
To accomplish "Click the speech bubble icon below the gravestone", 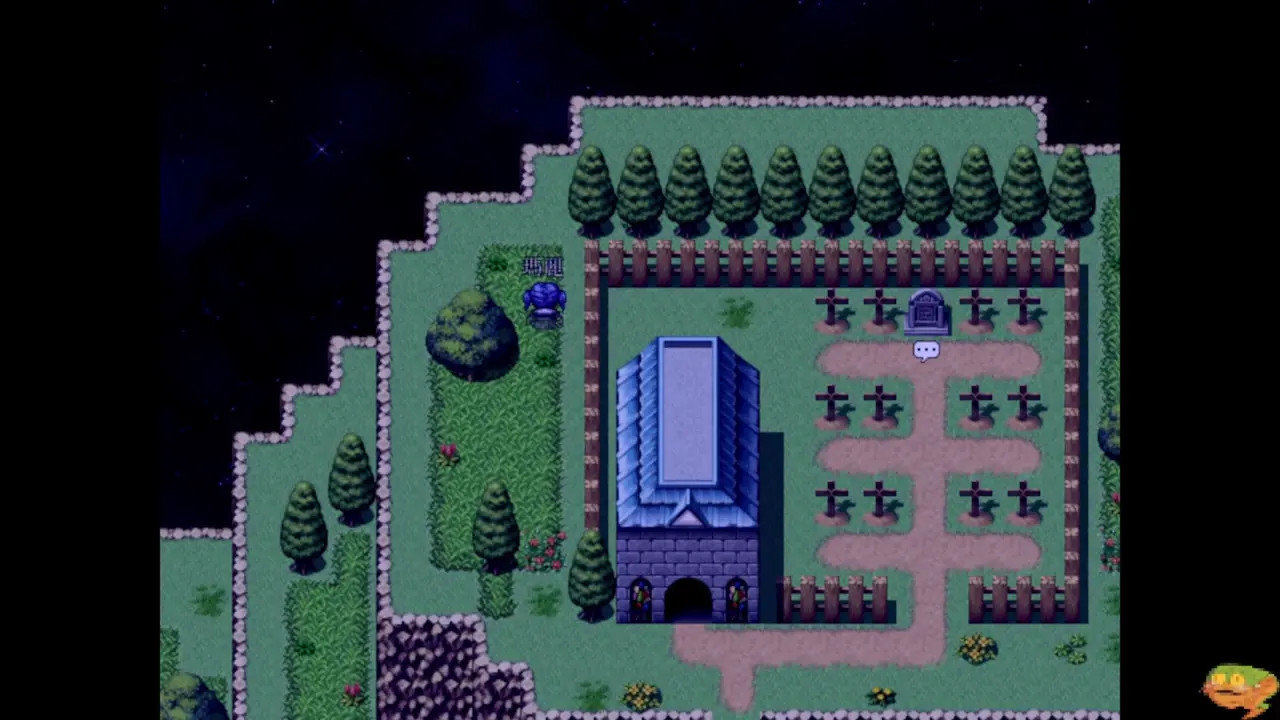I will pos(926,350).
